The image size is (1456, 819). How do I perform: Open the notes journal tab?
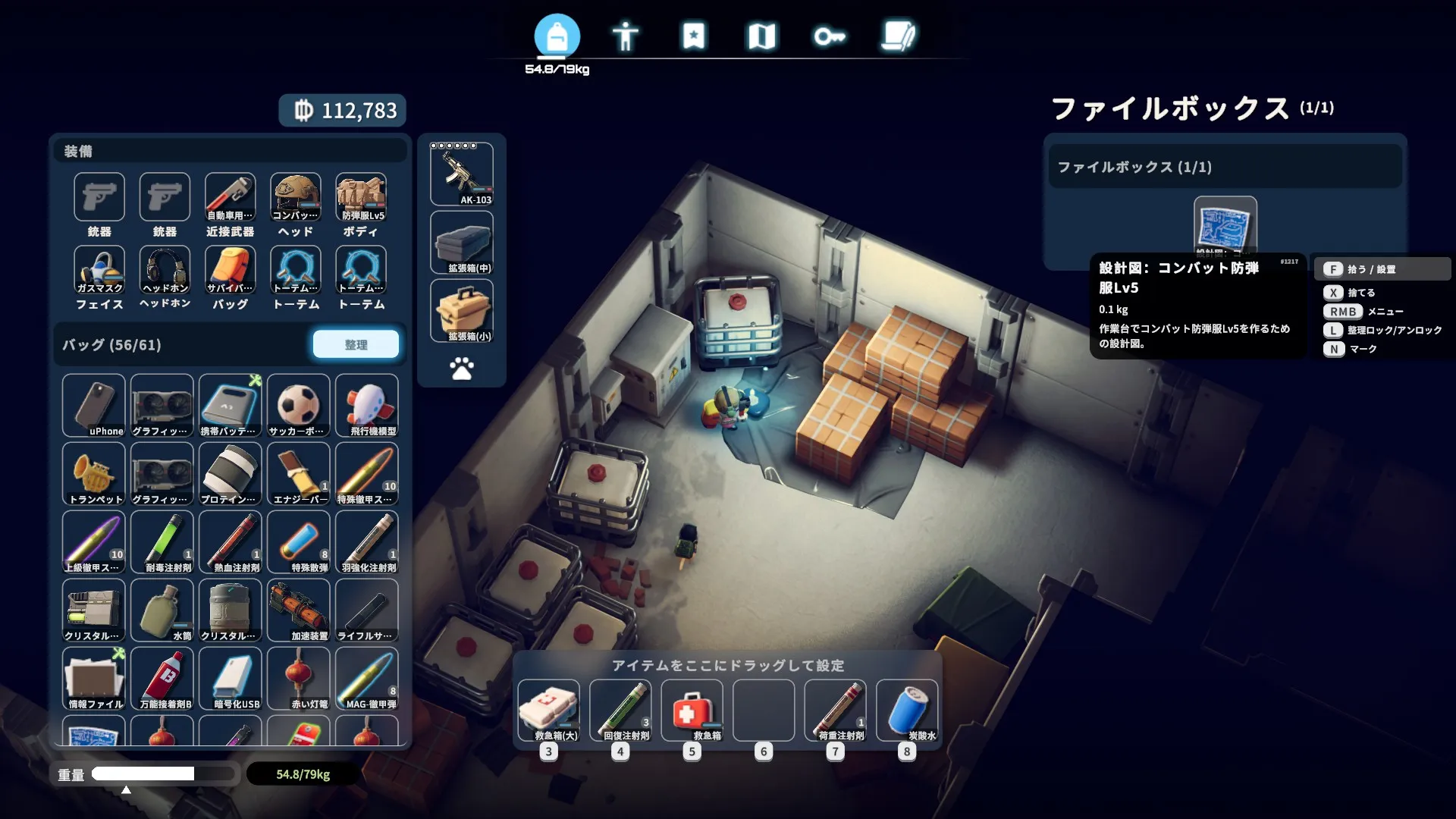899,36
